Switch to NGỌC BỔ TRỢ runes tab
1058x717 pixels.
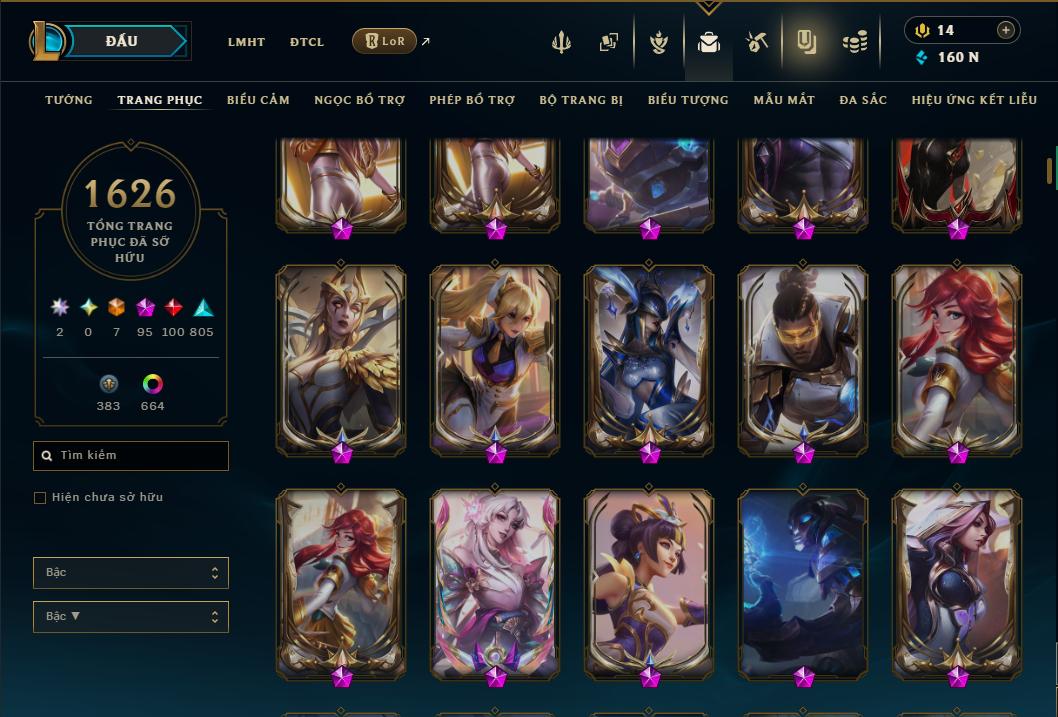pos(359,100)
